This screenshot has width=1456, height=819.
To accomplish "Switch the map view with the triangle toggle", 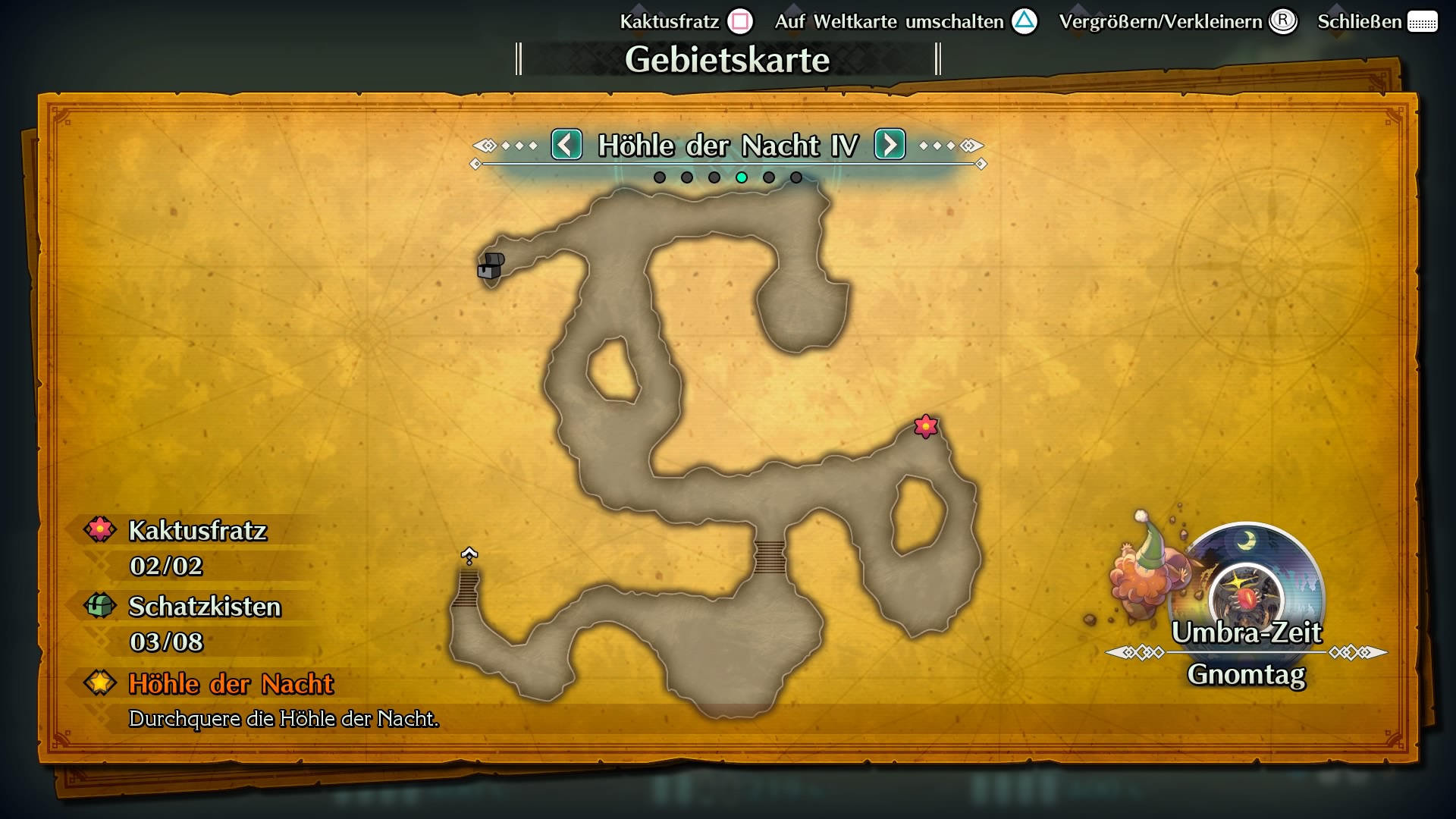I will [1025, 22].
